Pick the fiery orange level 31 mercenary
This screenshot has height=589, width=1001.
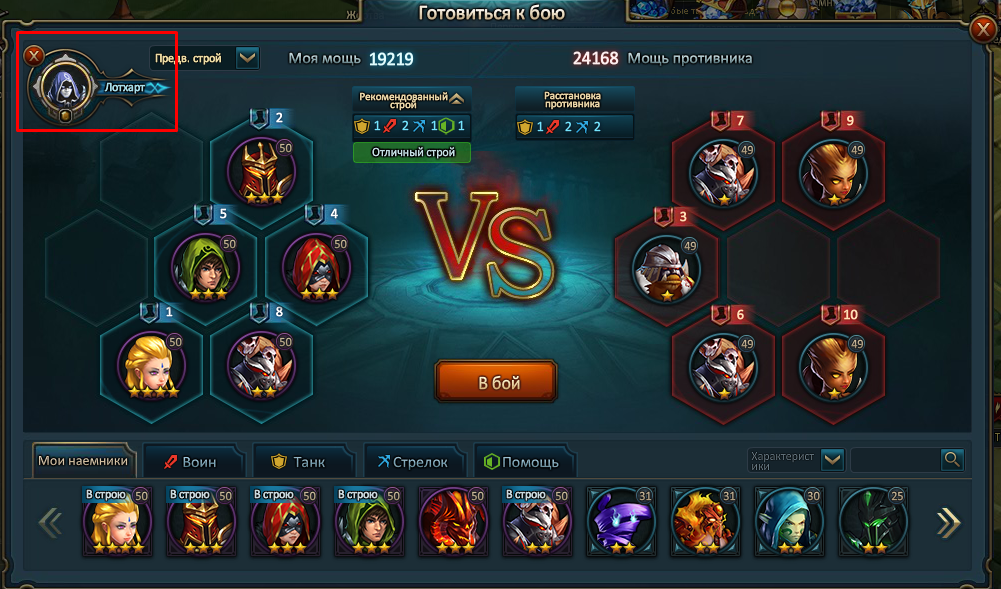pos(704,521)
